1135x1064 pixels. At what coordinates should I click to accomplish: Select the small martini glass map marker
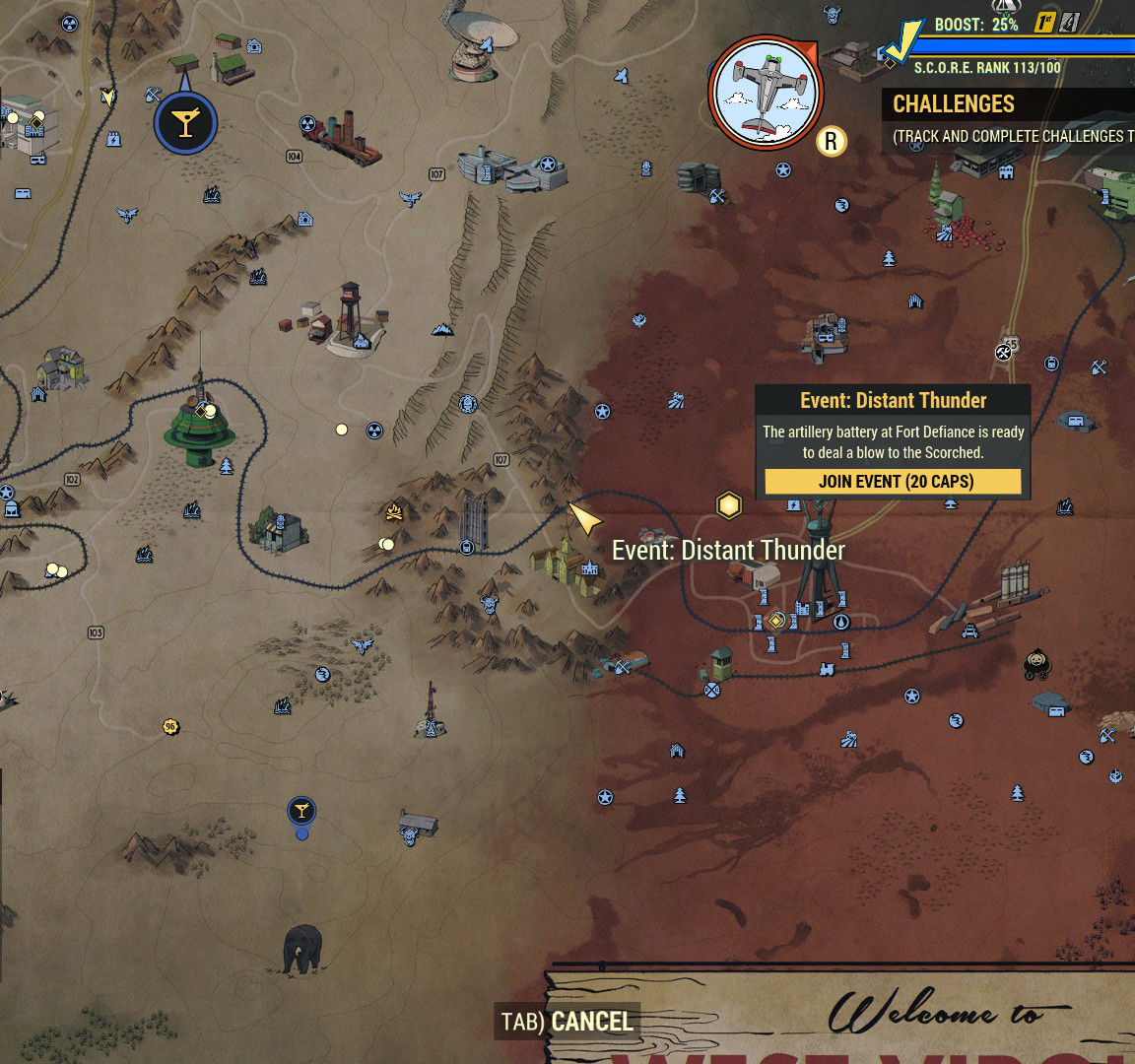[301, 812]
